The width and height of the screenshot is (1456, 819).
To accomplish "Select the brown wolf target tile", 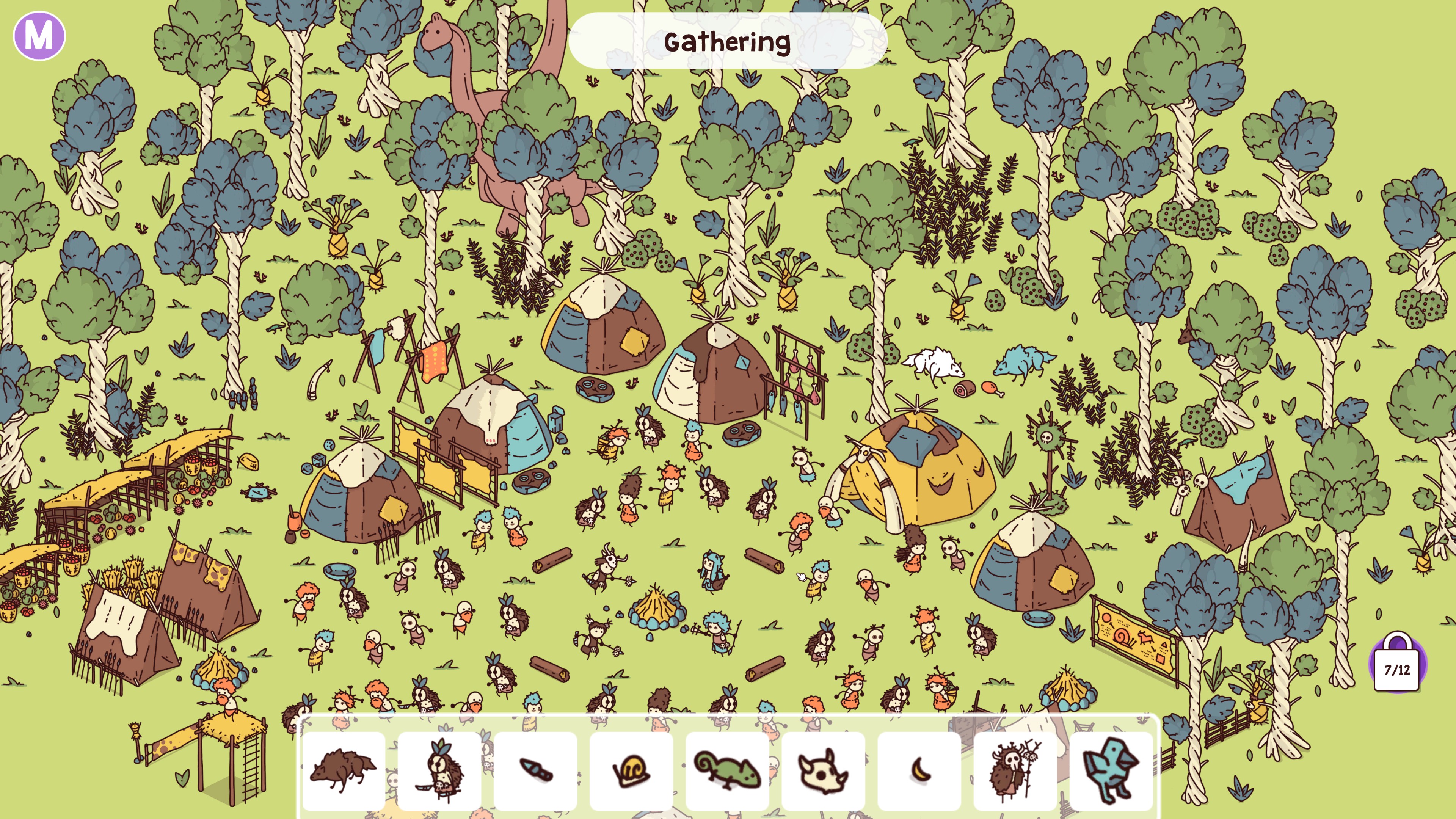I will pyautogui.click(x=344, y=770).
